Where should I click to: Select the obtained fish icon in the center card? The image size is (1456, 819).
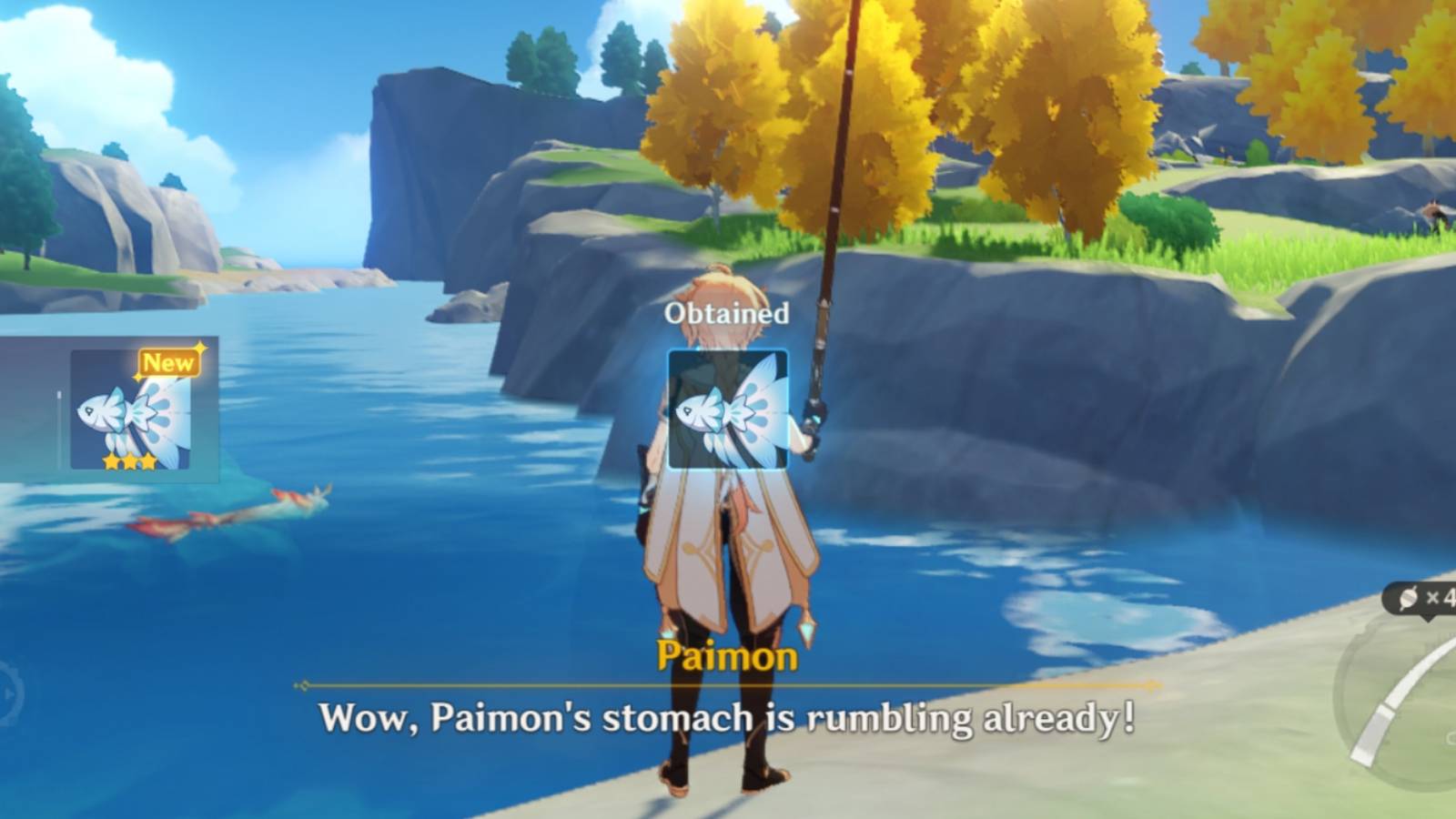click(x=728, y=411)
